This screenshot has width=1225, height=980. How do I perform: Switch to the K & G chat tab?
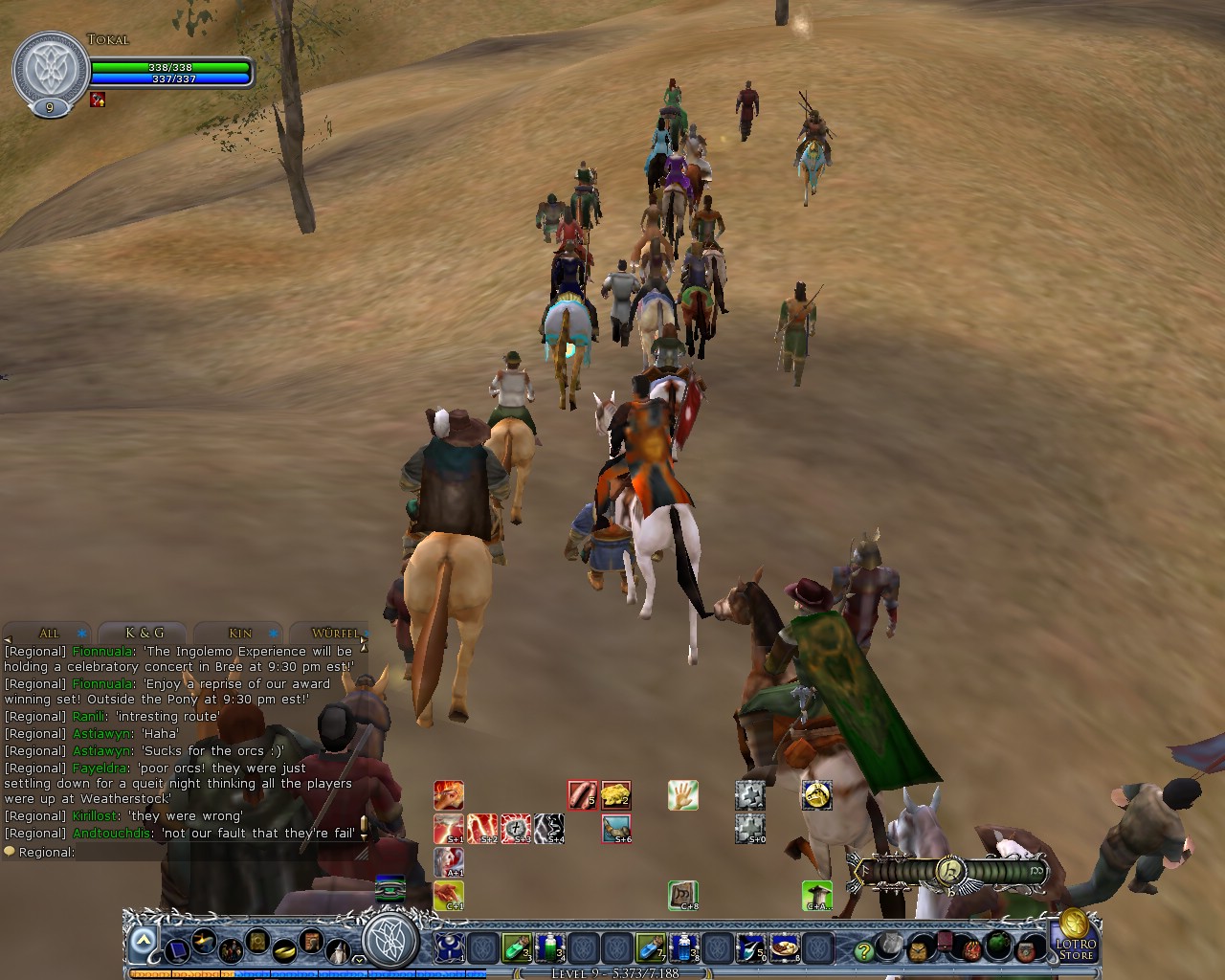click(x=145, y=632)
